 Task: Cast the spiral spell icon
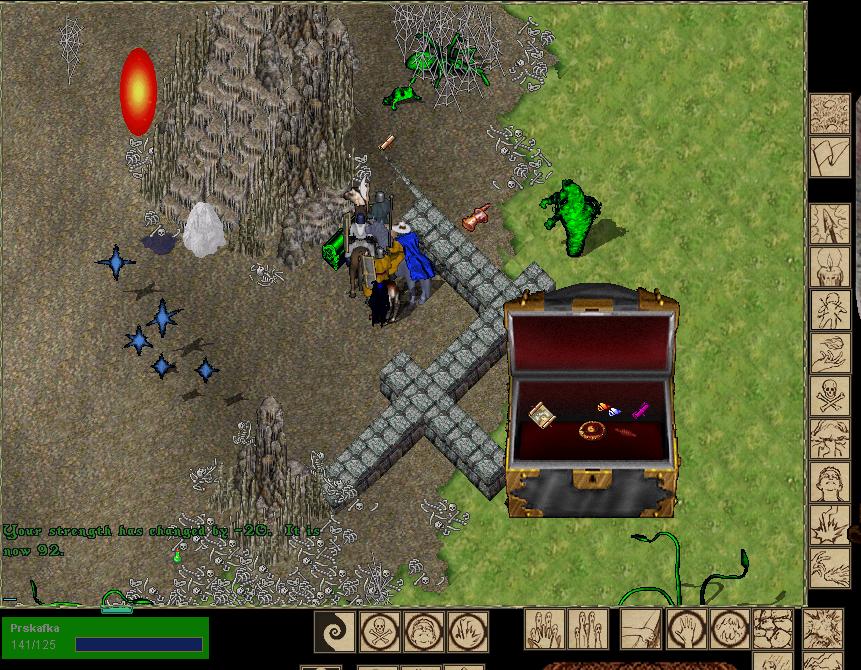(334, 631)
